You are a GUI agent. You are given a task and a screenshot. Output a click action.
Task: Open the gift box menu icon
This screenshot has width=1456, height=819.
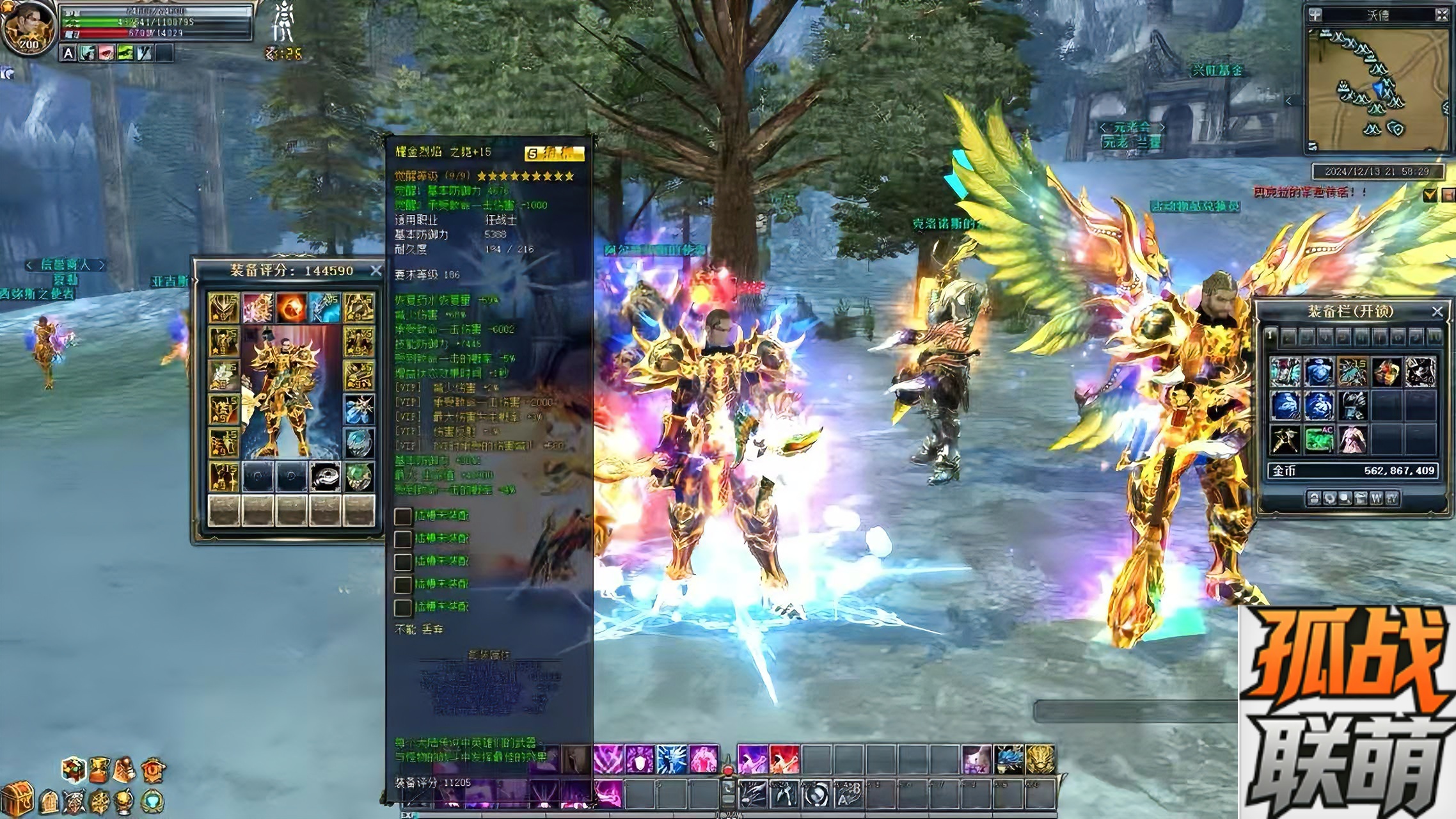point(74,770)
